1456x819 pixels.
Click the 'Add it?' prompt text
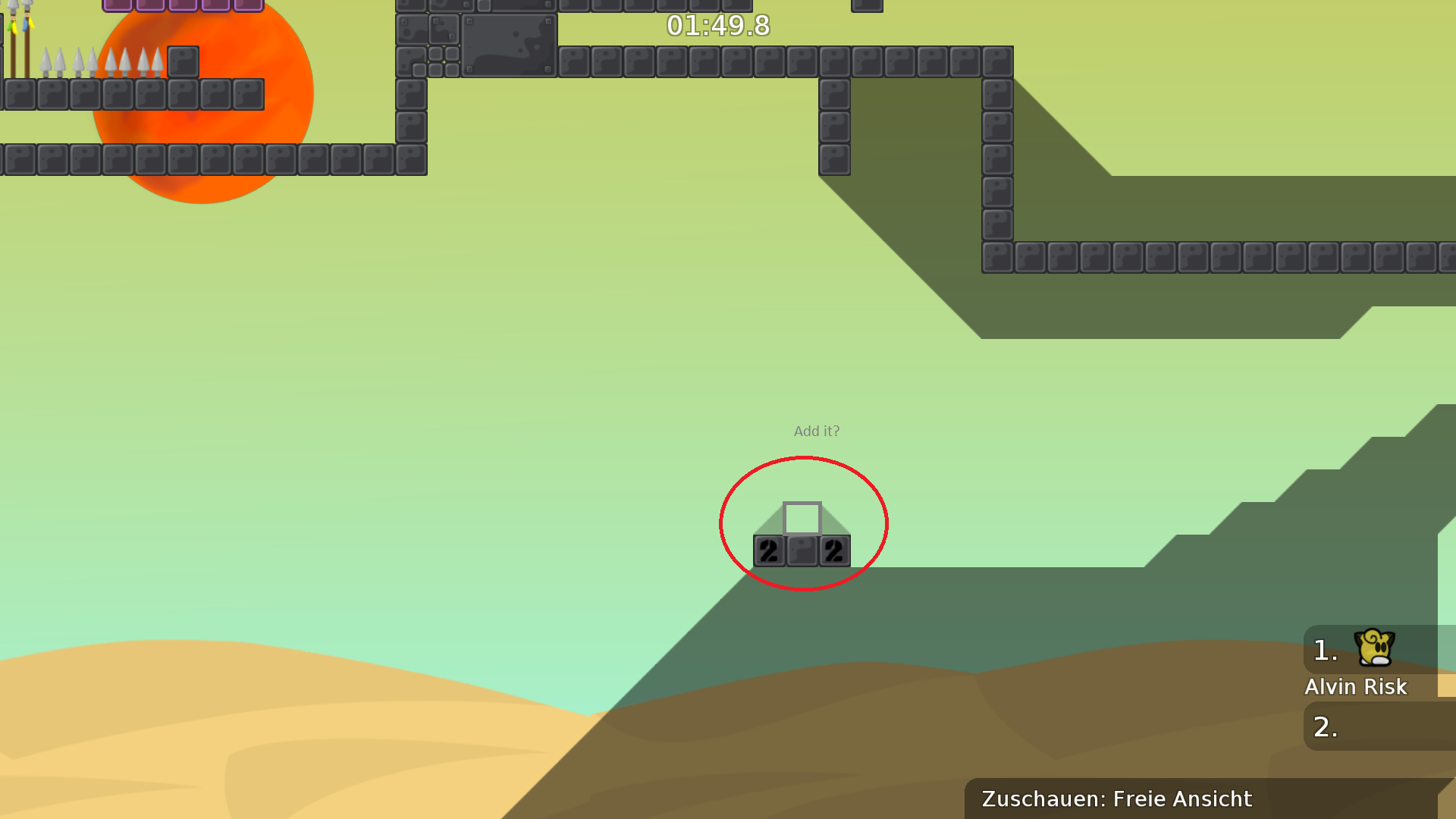point(816,431)
